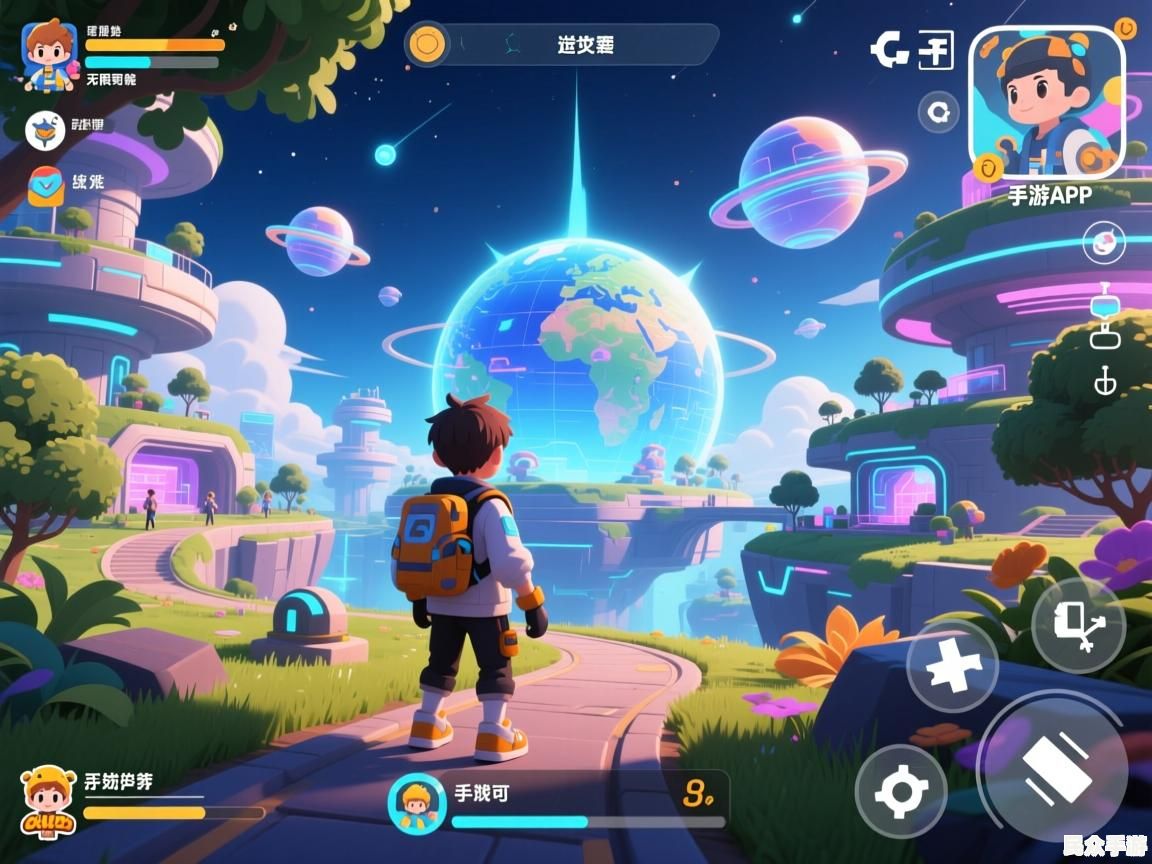
Task: Open the white boxed glyph button
Action: (936, 50)
